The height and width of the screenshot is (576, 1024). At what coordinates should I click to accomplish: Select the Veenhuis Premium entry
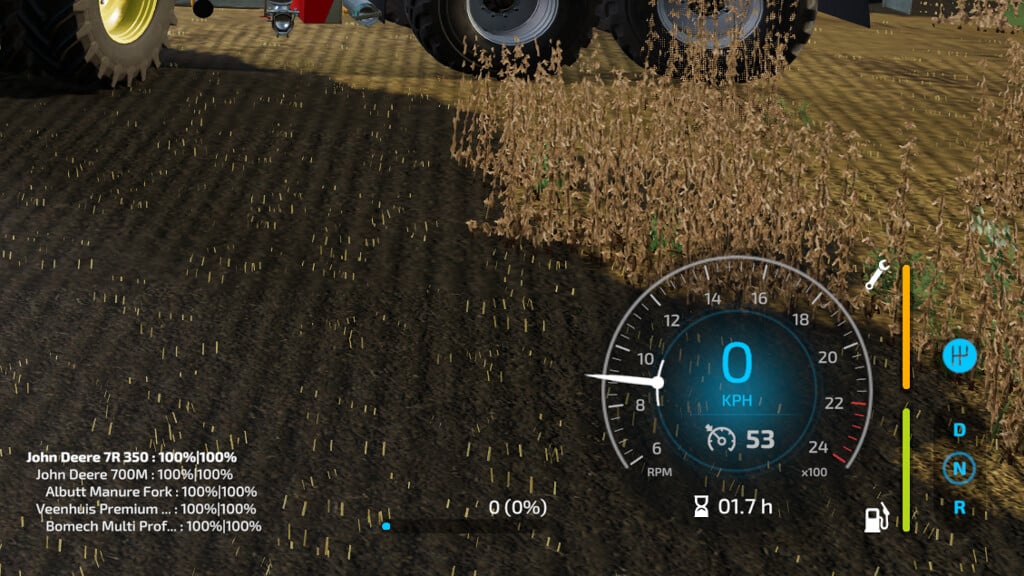(x=146, y=509)
